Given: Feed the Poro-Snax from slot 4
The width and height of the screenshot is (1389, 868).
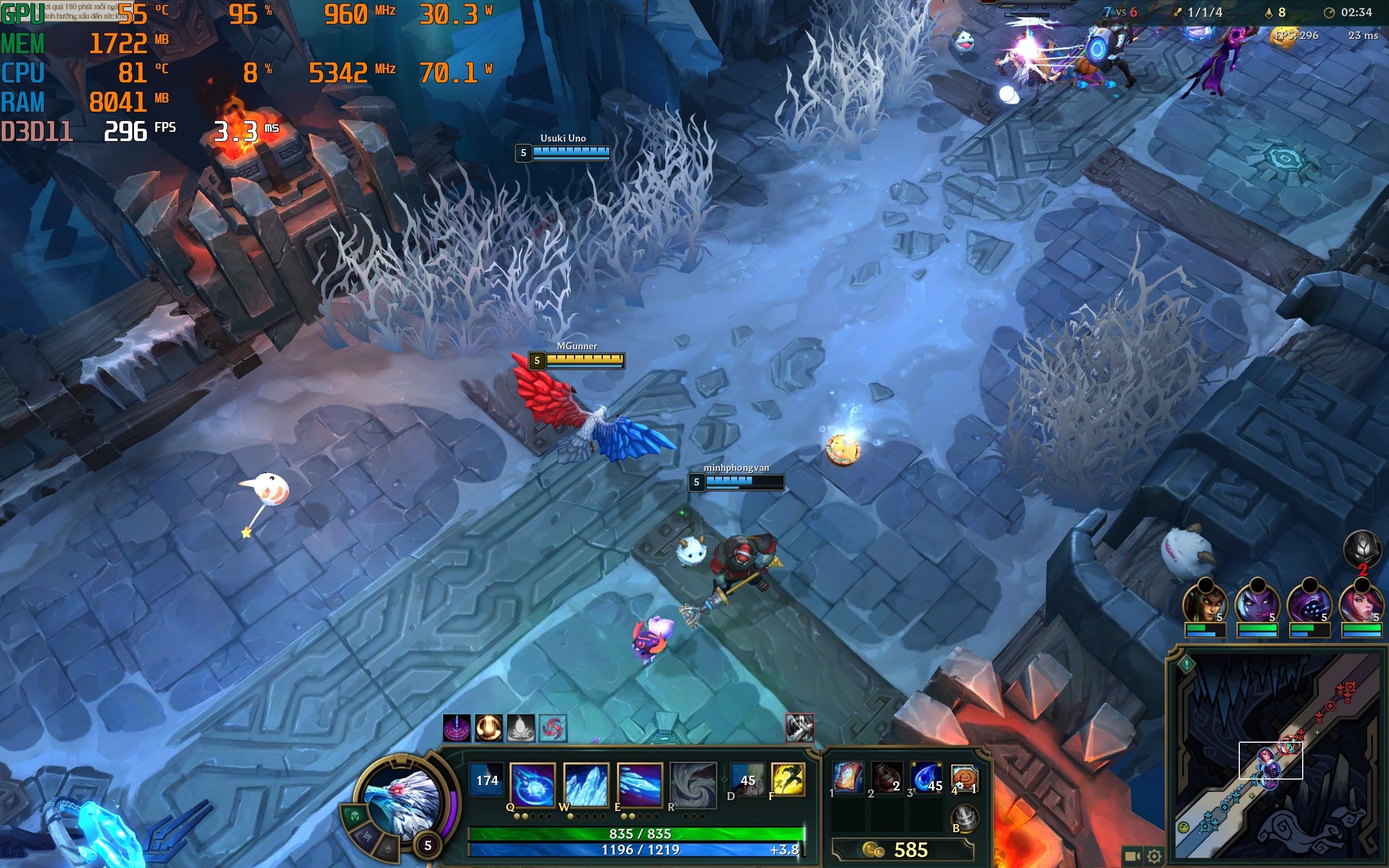Looking at the screenshot, I should pos(964,778).
